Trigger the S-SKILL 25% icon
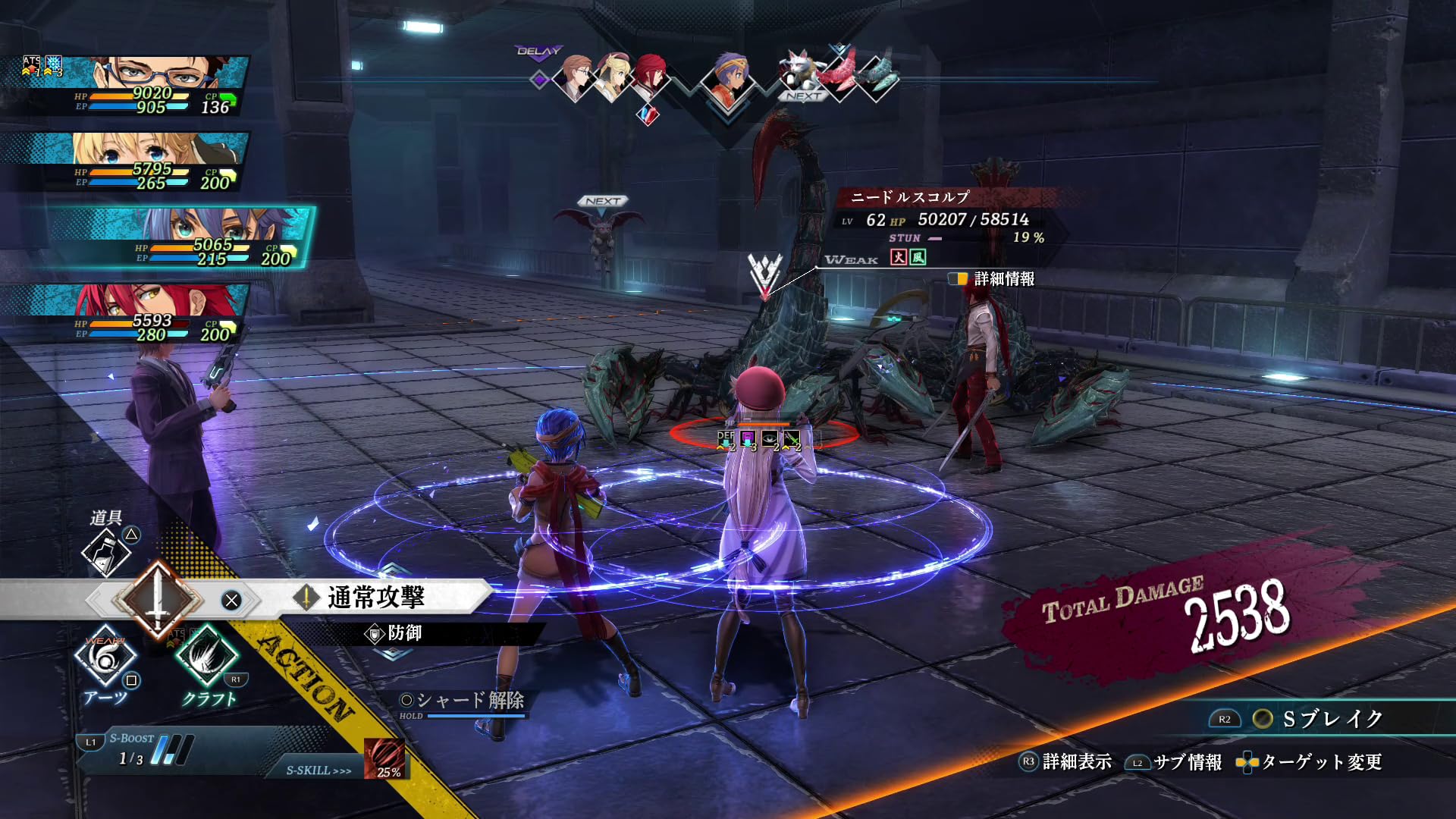This screenshot has width=1456, height=819. pos(385,758)
